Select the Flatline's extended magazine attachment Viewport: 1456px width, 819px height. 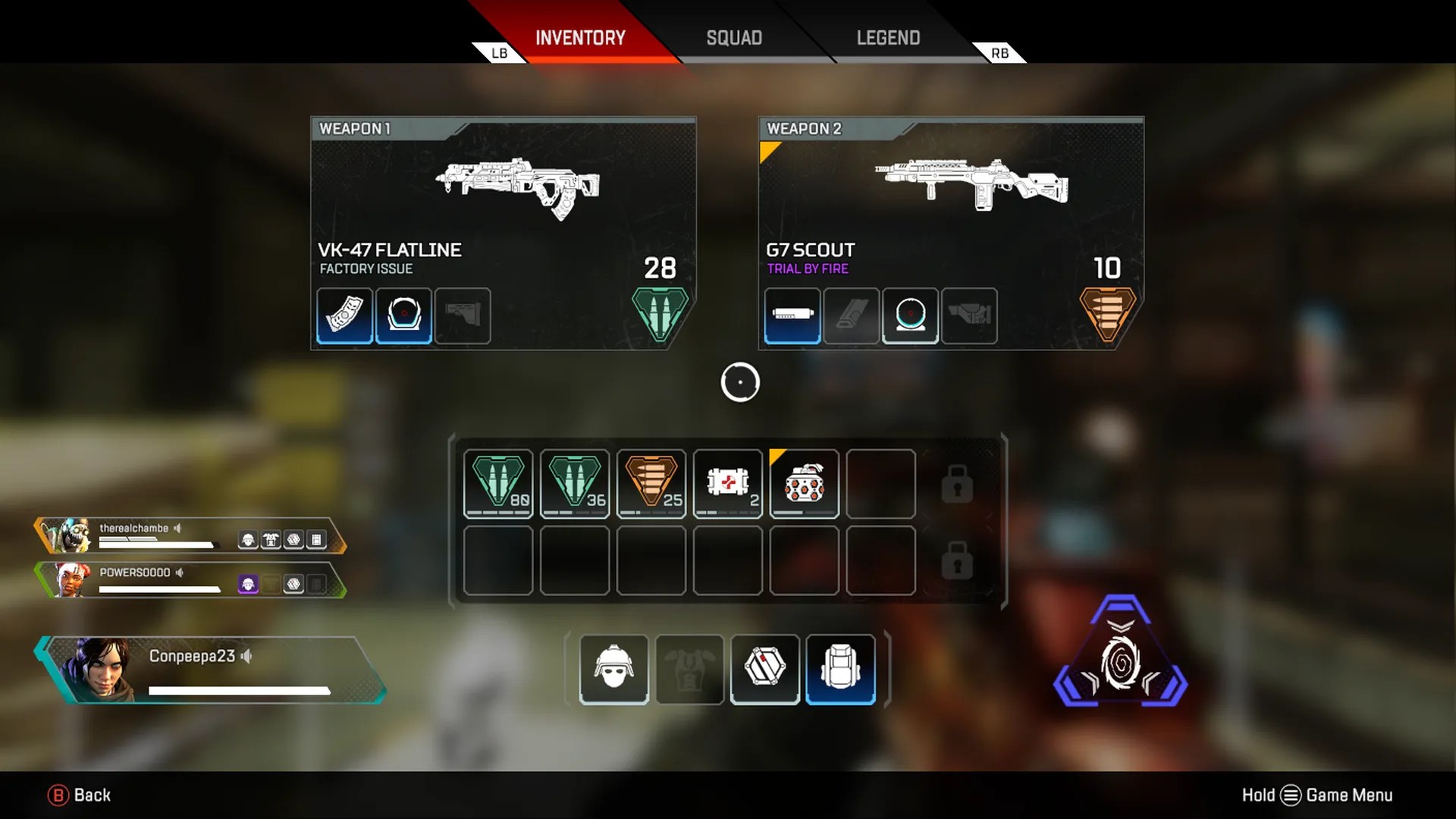coord(344,316)
